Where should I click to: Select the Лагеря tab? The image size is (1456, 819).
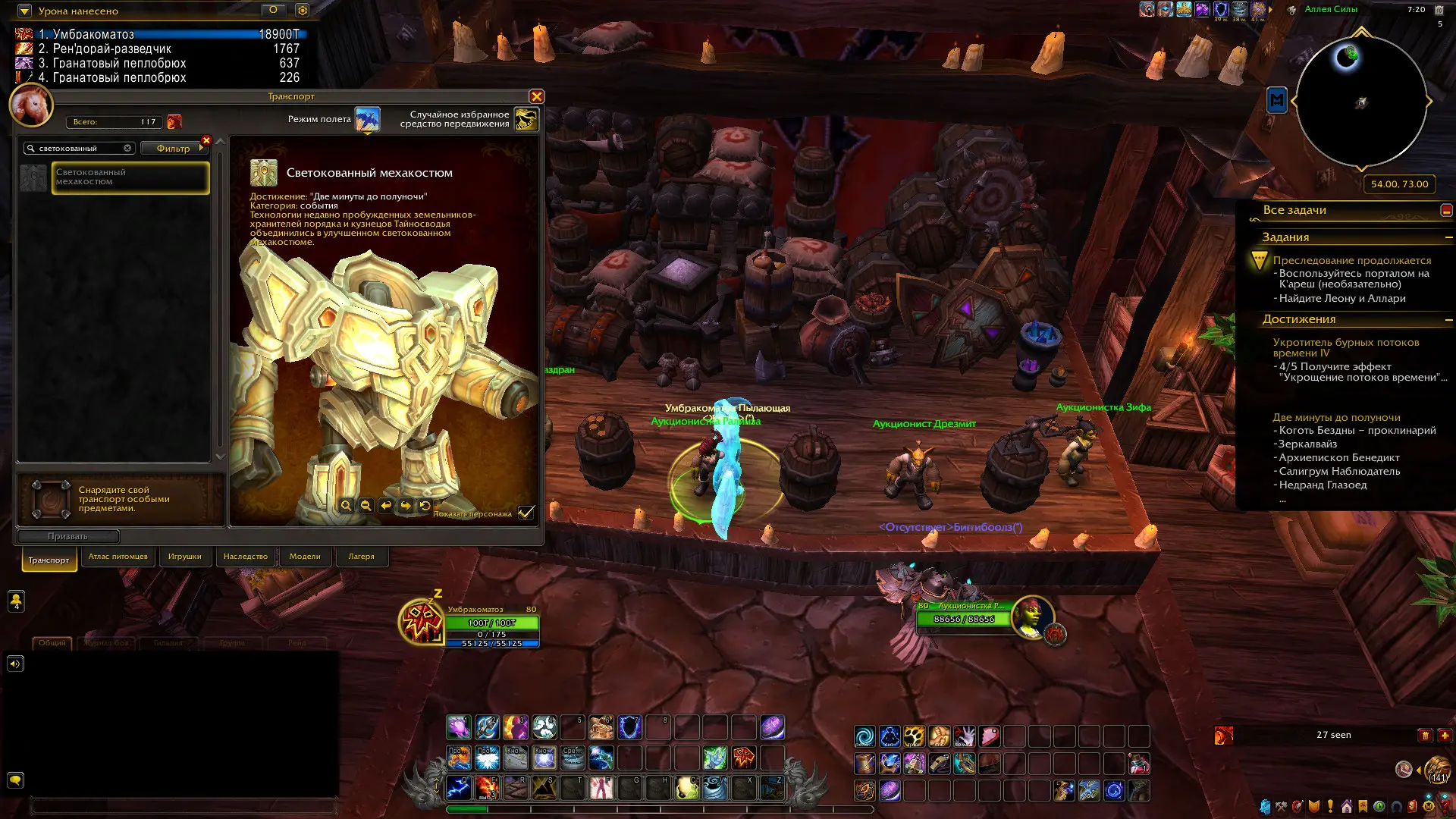point(361,557)
